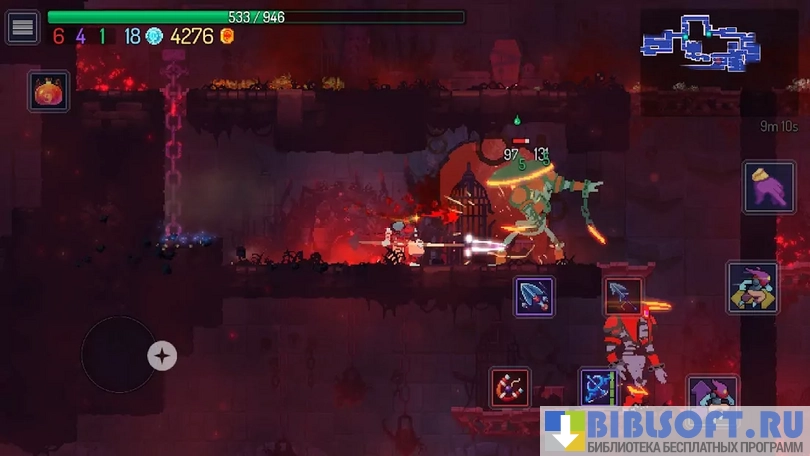Activate the blue crossbow skill

pos(598,387)
